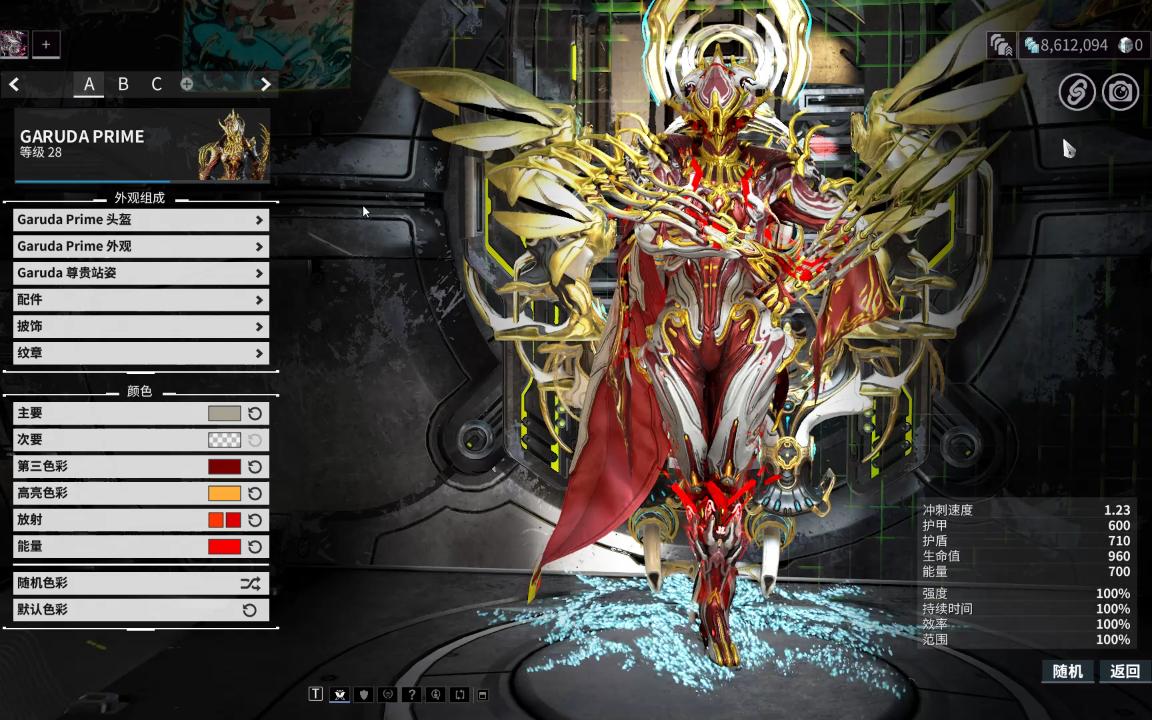This screenshot has width=1152, height=720.
Task: Open the Garuda Prime 头盔 helmet menu
Action: [x=140, y=220]
